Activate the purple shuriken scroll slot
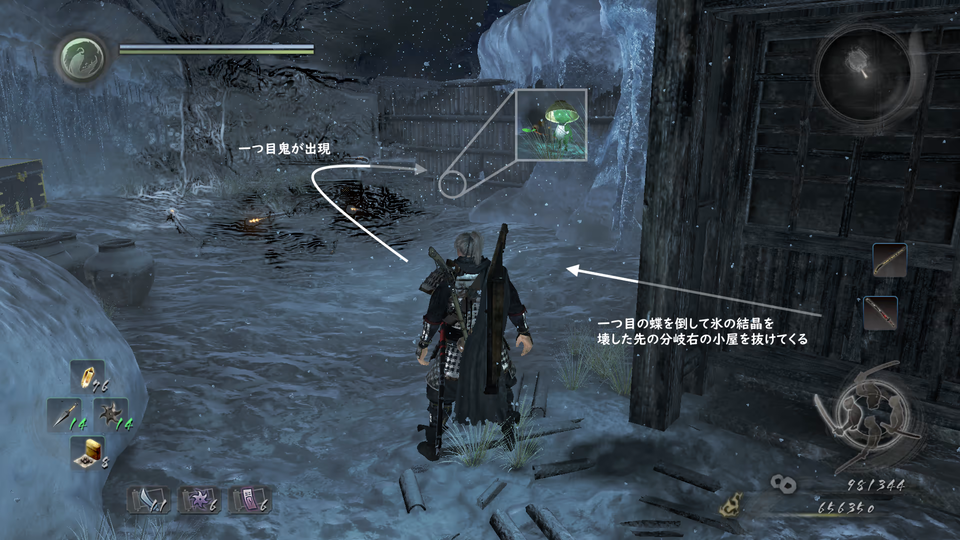This screenshot has height=540, width=960. click(x=197, y=500)
